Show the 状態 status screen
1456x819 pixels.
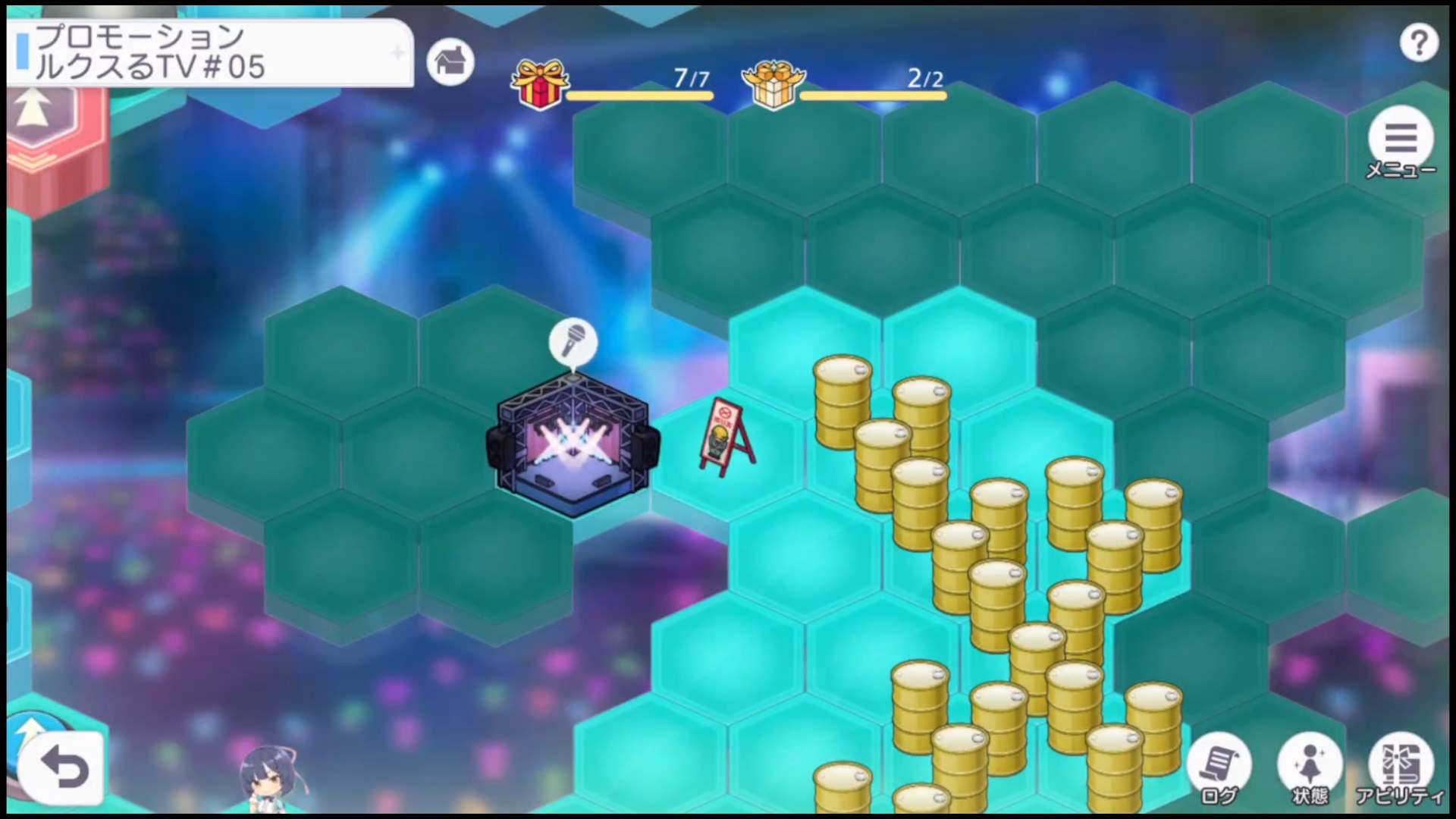pos(1310,766)
